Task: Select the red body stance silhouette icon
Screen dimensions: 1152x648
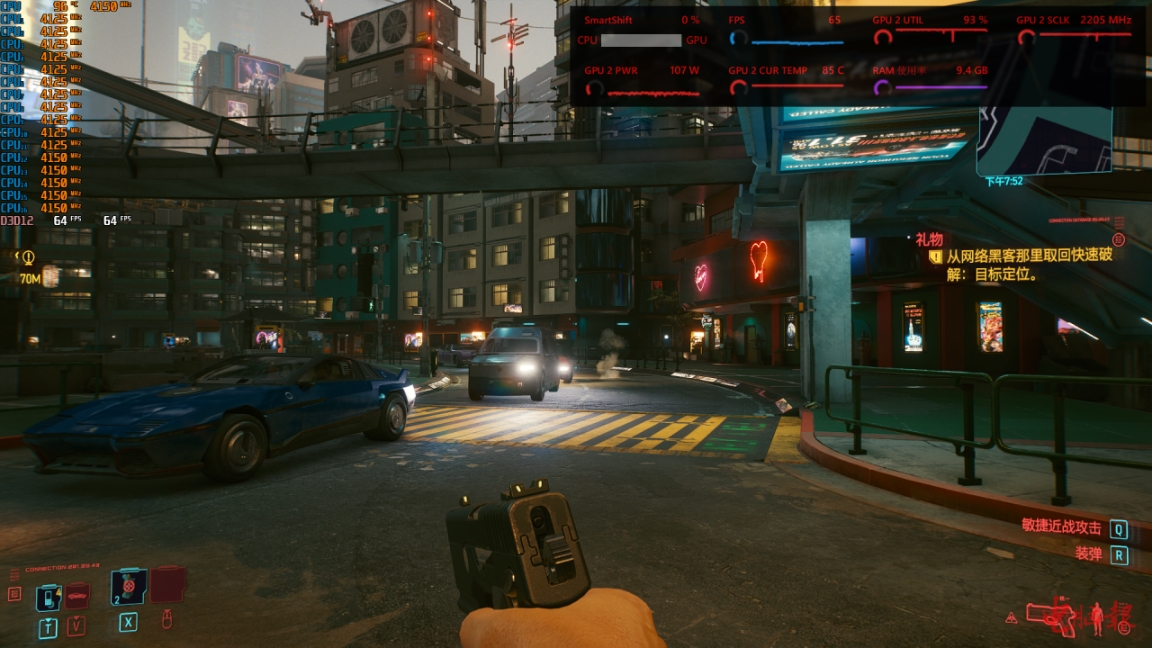Action: [1096, 616]
